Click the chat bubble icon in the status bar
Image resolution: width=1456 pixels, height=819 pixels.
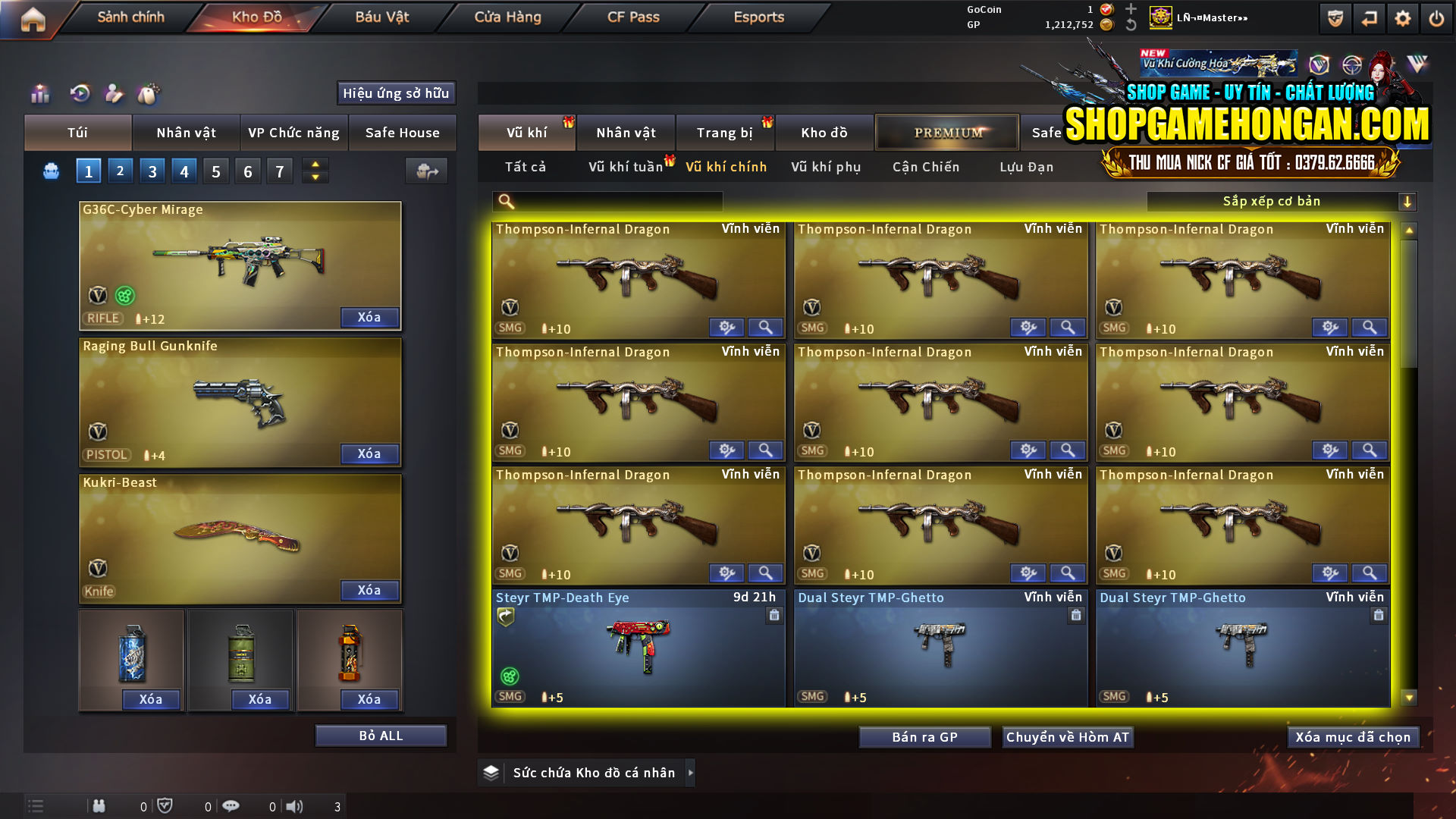pos(231,806)
